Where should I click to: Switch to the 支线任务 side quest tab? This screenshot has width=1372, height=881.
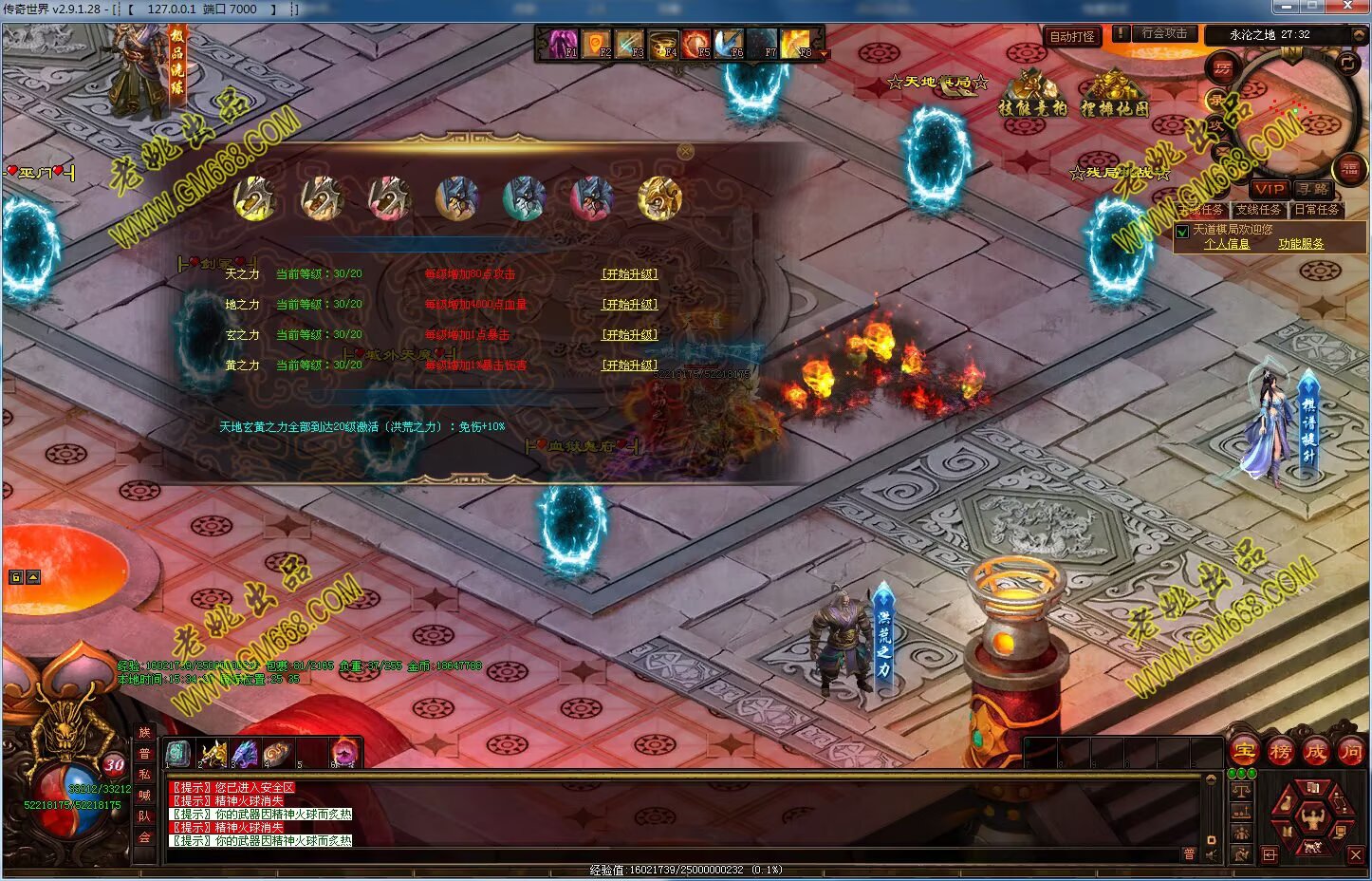(1258, 210)
